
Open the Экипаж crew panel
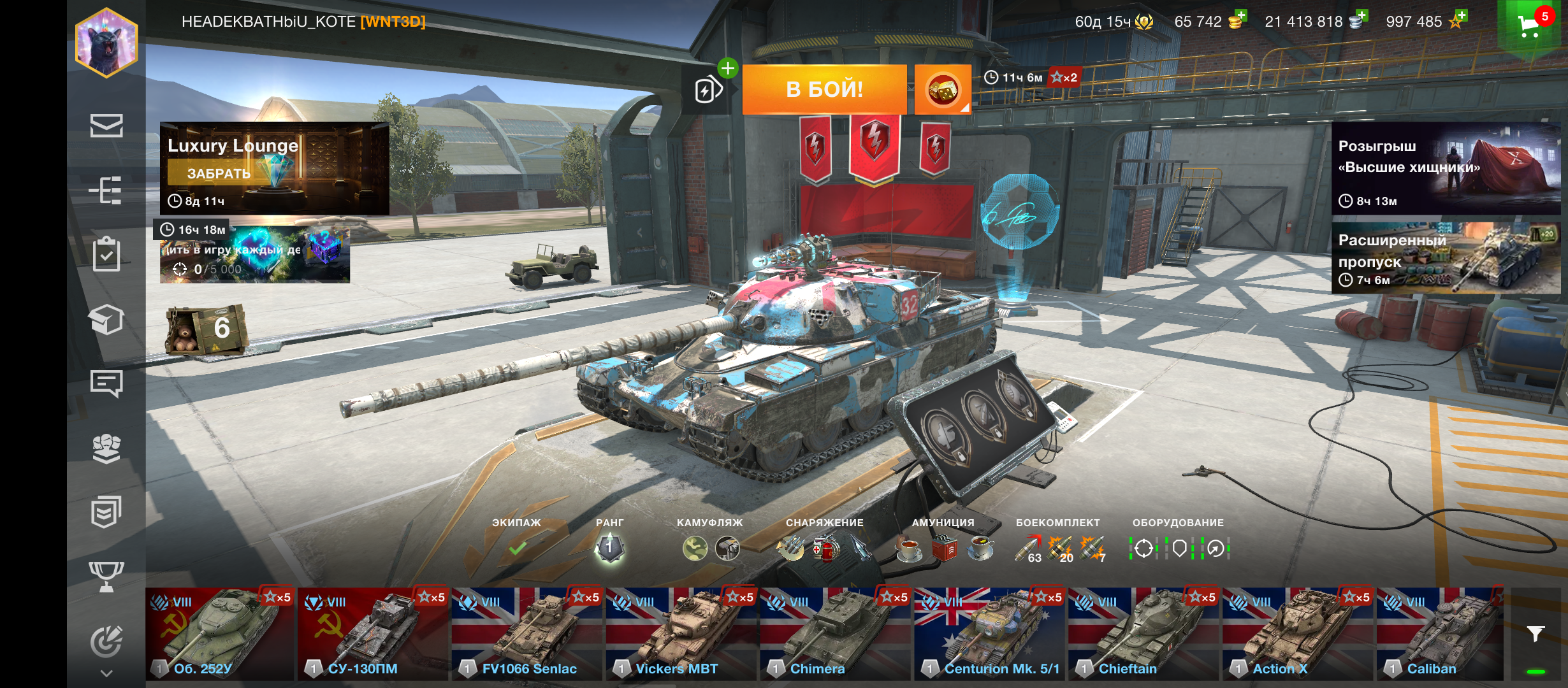[x=517, y=547]
